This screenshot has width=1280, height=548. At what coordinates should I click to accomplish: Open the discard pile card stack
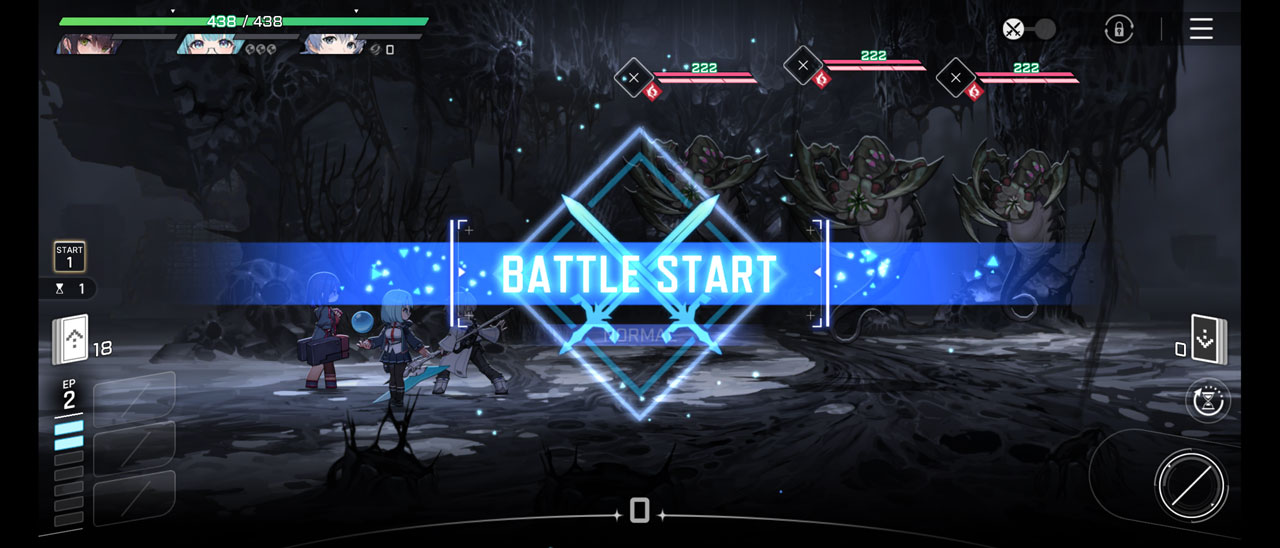tap(1209, 340)
